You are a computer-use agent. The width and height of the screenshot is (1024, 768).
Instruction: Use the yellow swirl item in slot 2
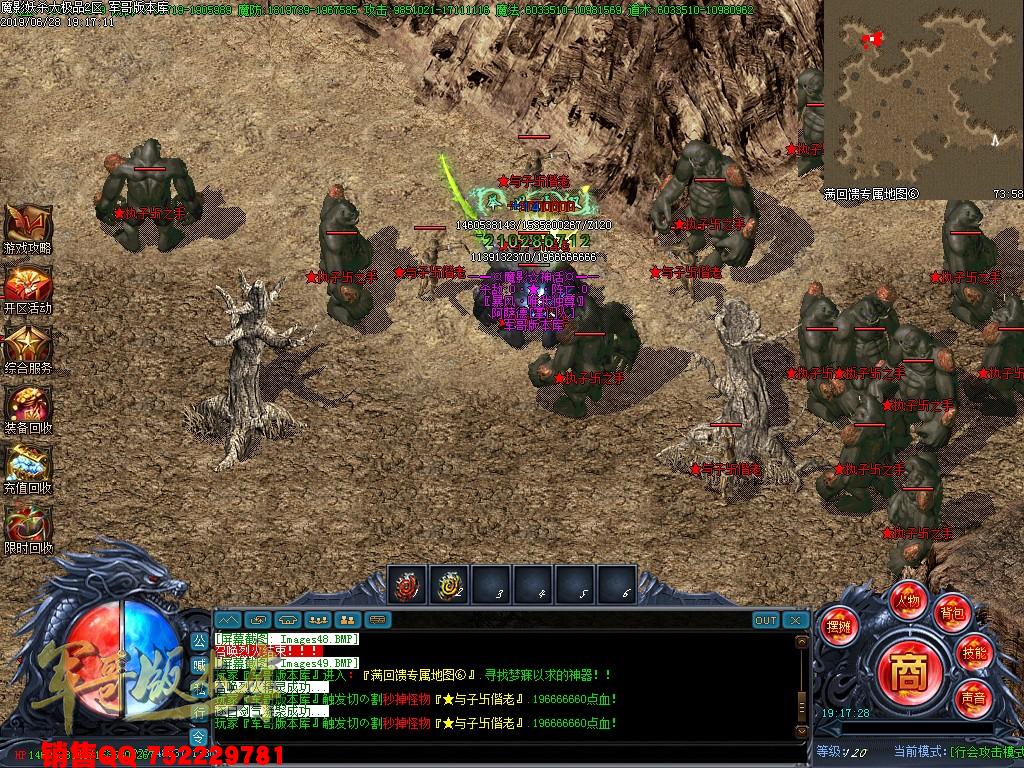(x=449, y=586)
